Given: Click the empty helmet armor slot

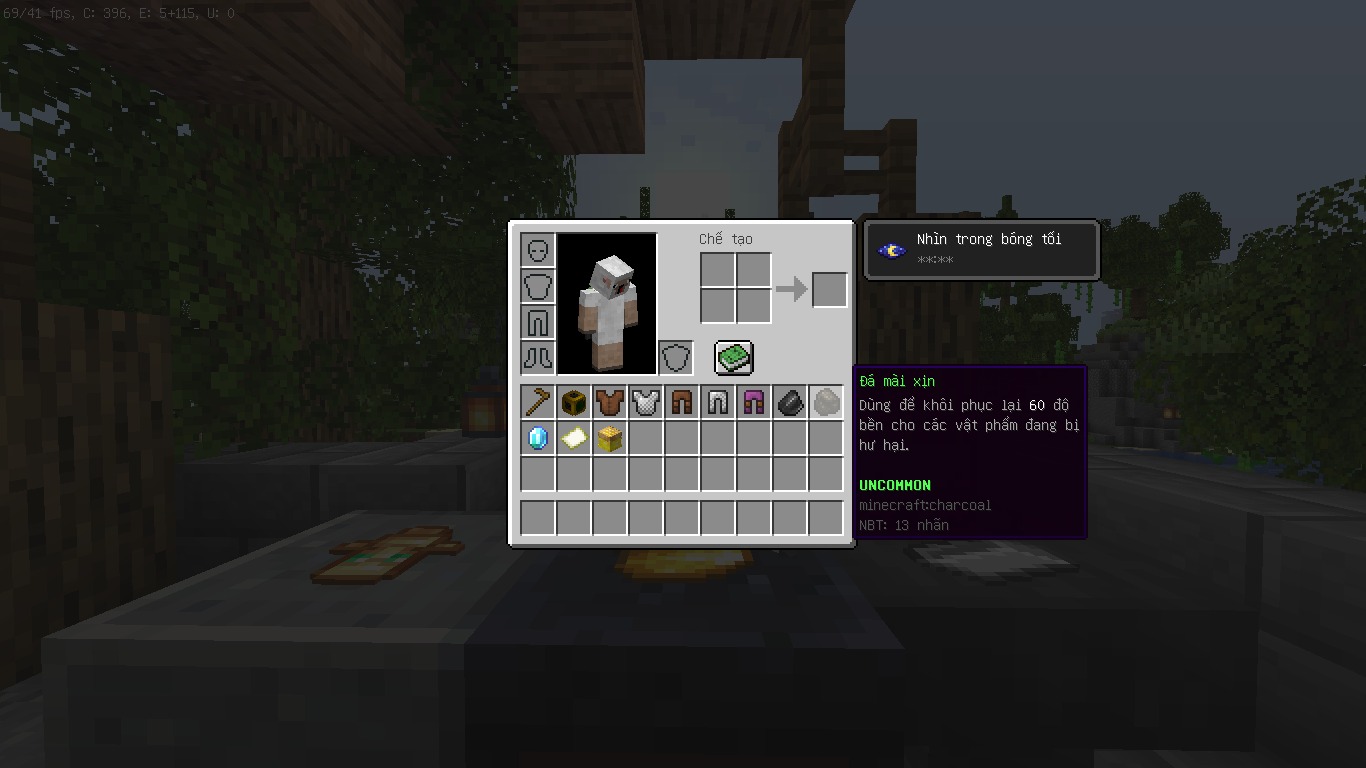Looking at the screenshot, I should (x=538, y=250).
